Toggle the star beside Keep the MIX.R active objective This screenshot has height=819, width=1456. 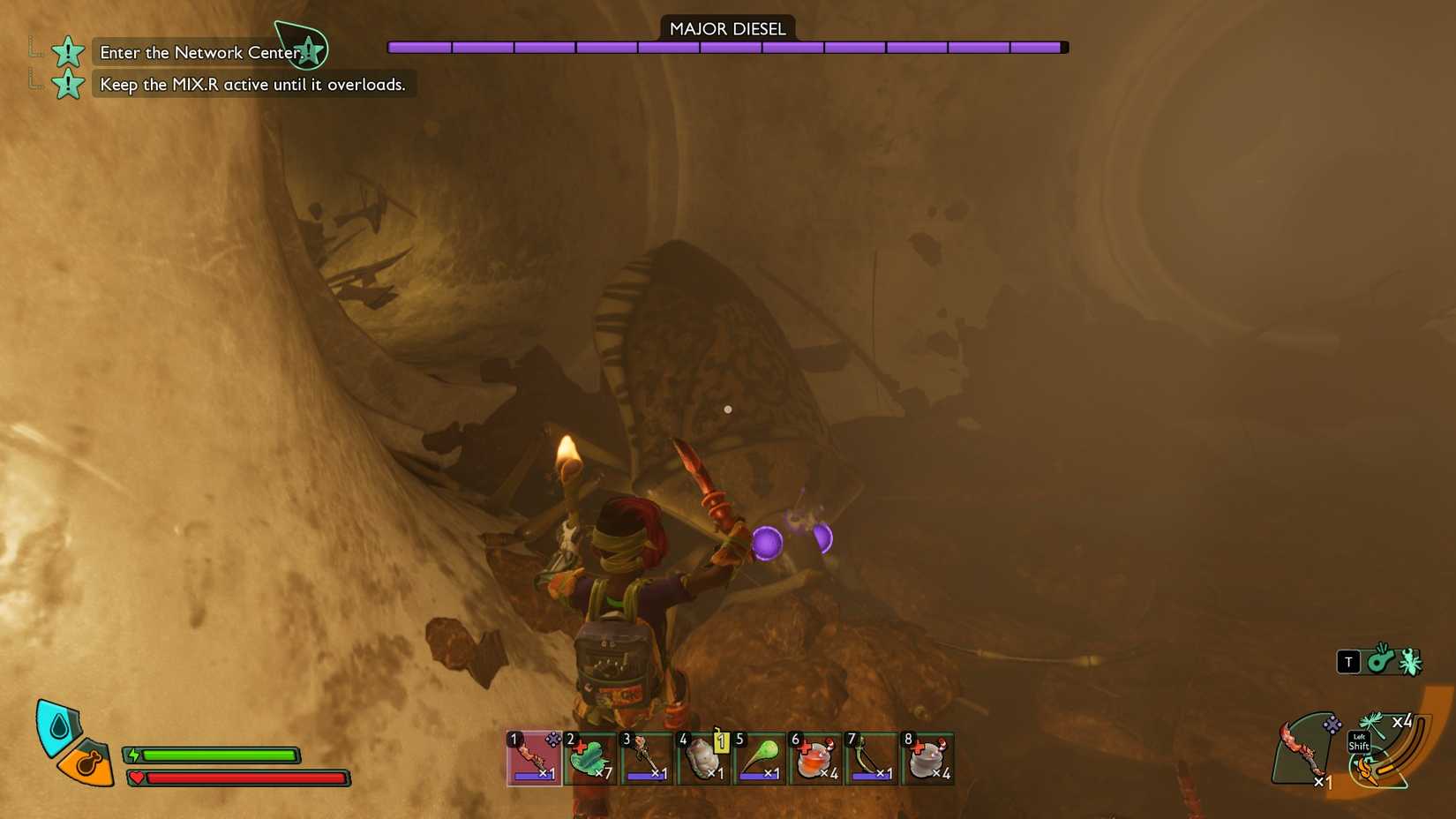point(67,84)
